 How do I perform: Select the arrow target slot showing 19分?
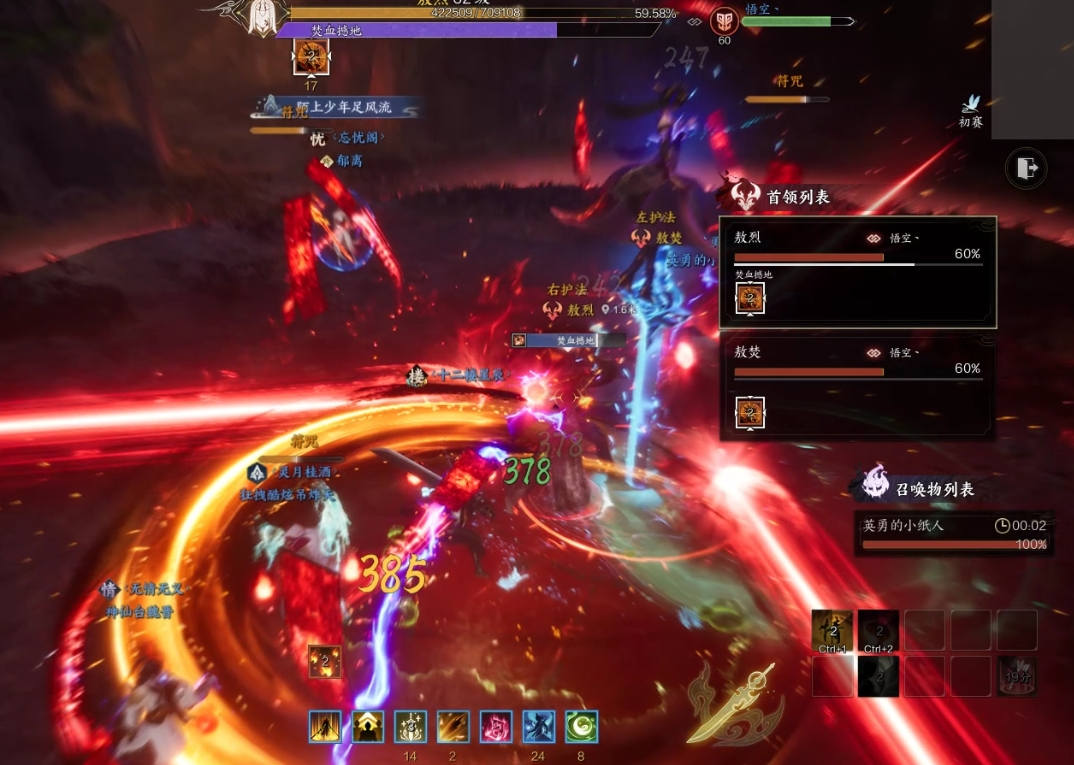(1017, 677)
